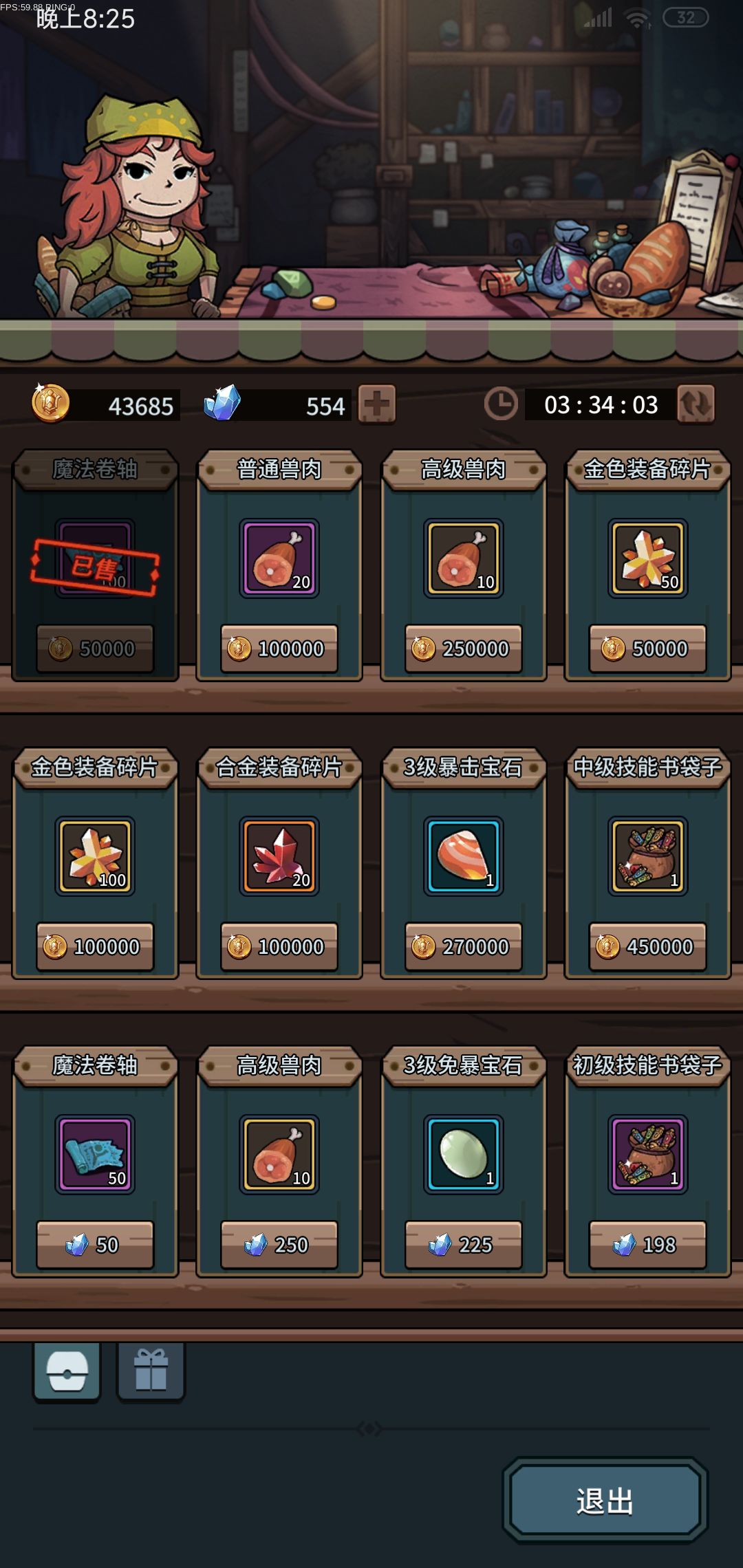Image resolution: width=743 pixels, height=1568 pixels.
Task: Purchase 合金装备碎片 for 100000 gold
Action: click(279, 947)
